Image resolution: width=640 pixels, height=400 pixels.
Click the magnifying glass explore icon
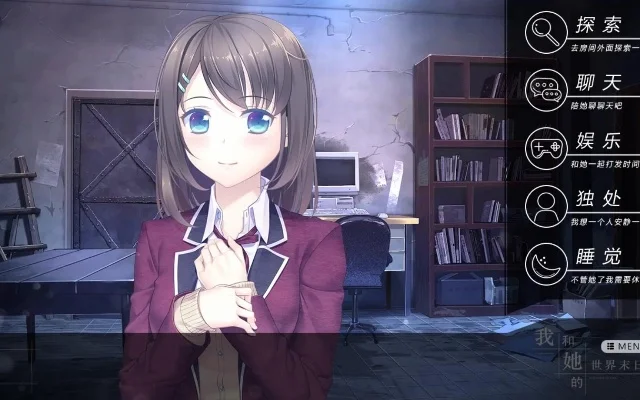(543, 29)
